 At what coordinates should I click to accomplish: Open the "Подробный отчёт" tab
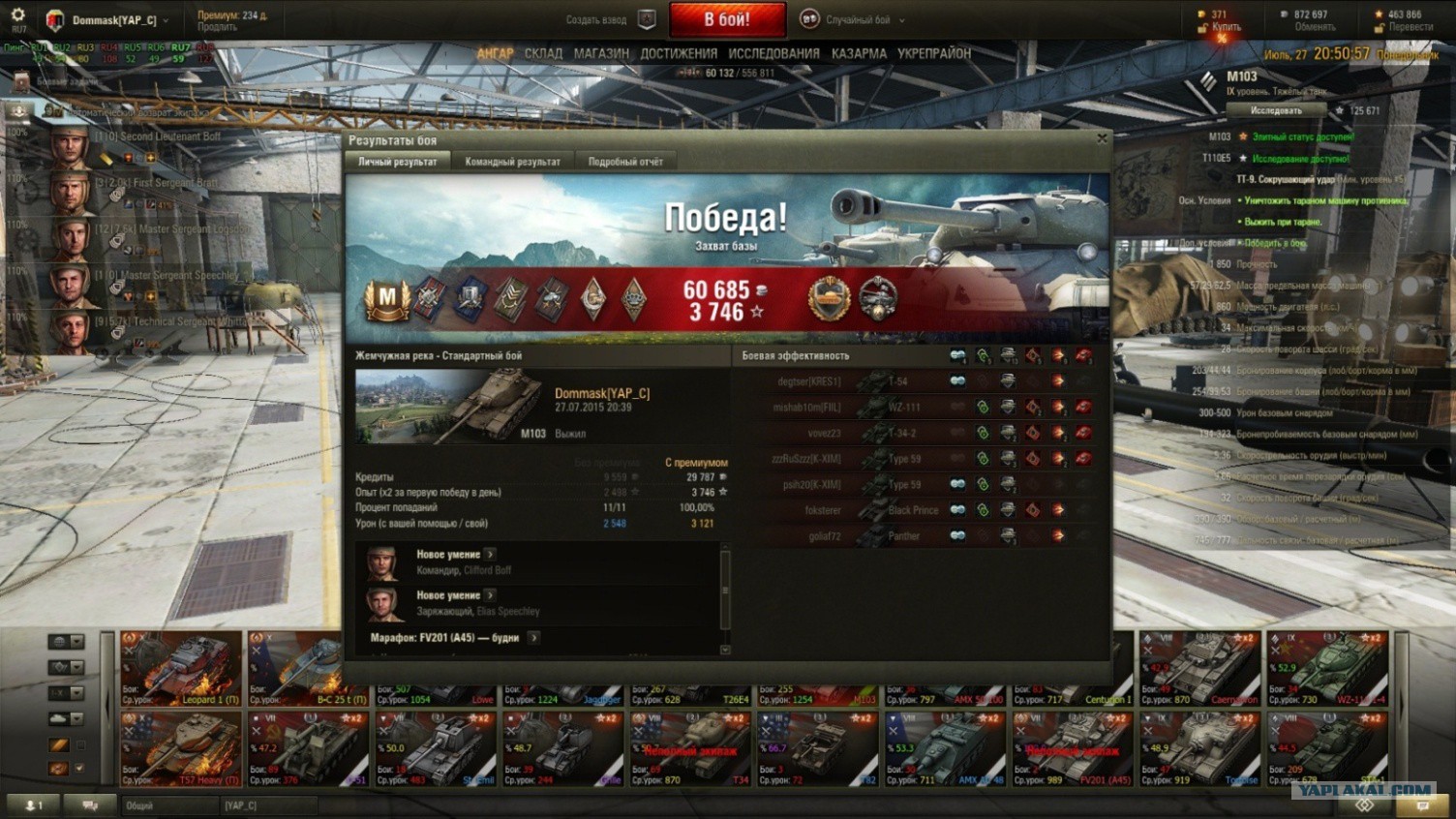coord(625,162)
